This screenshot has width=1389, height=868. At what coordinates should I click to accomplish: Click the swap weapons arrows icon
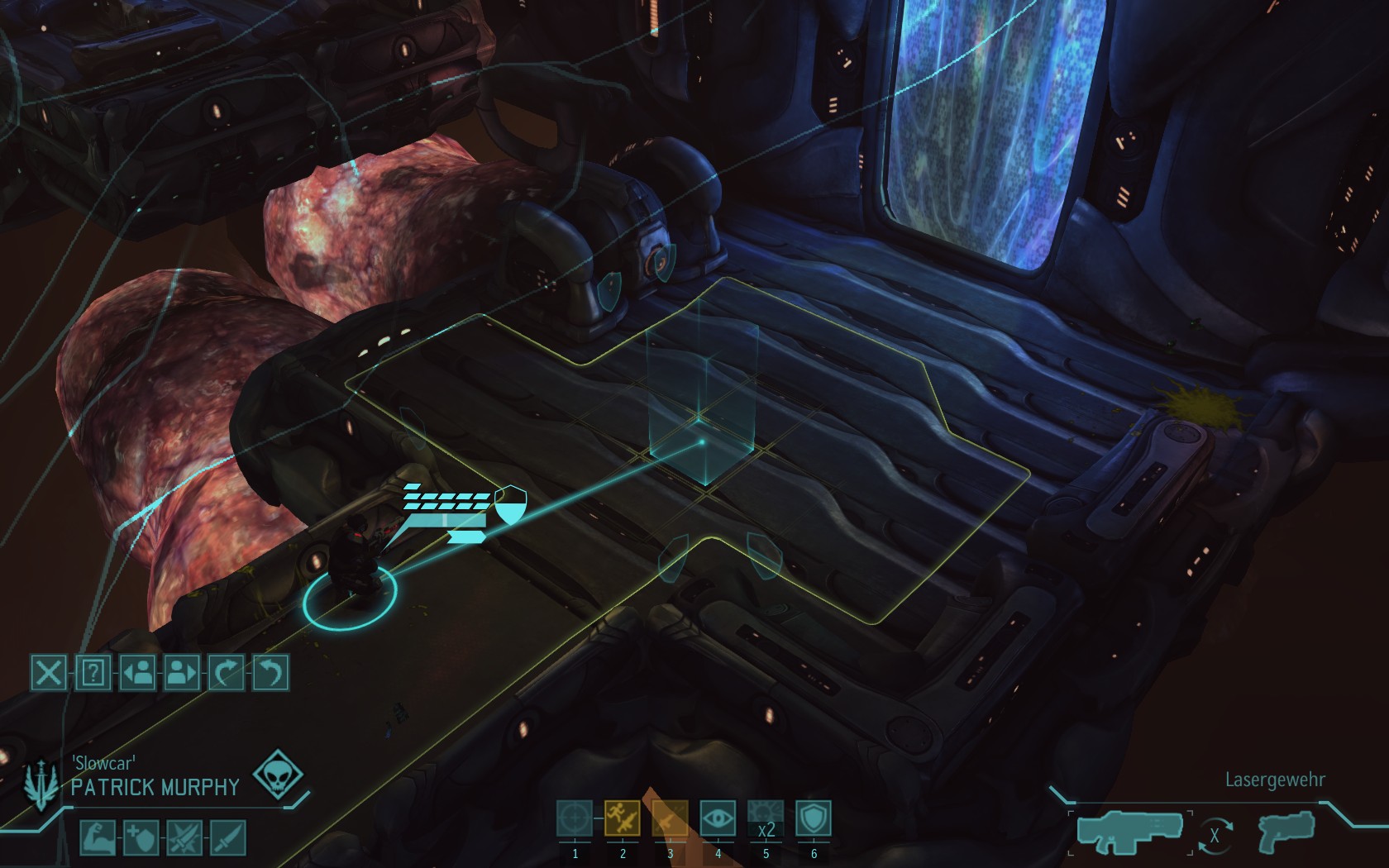[x=1215, y=836]
